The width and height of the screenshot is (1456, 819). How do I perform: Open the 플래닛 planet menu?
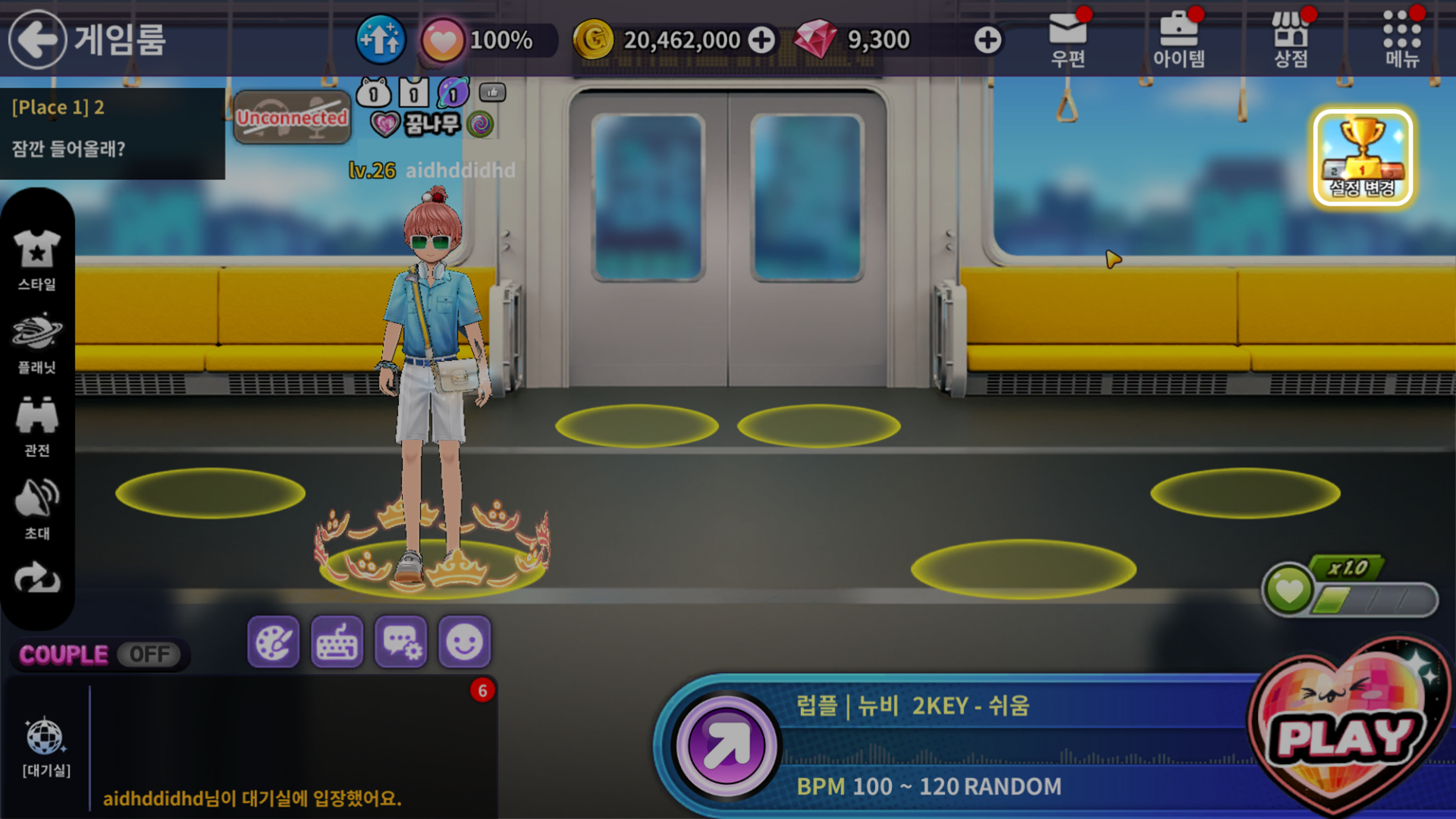[37, 343]
